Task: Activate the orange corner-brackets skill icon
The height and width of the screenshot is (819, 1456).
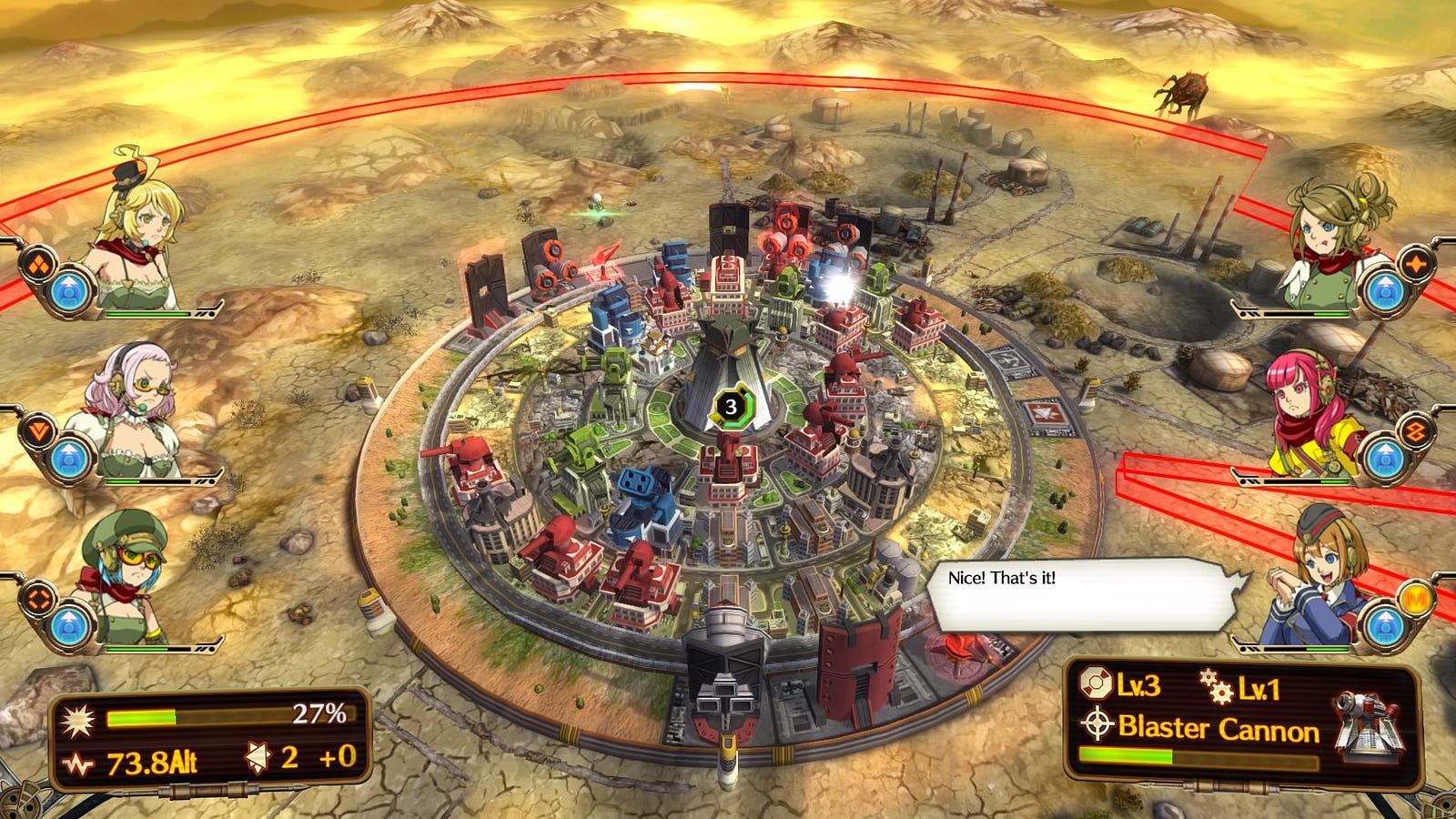Action: [x=38, y=600]
